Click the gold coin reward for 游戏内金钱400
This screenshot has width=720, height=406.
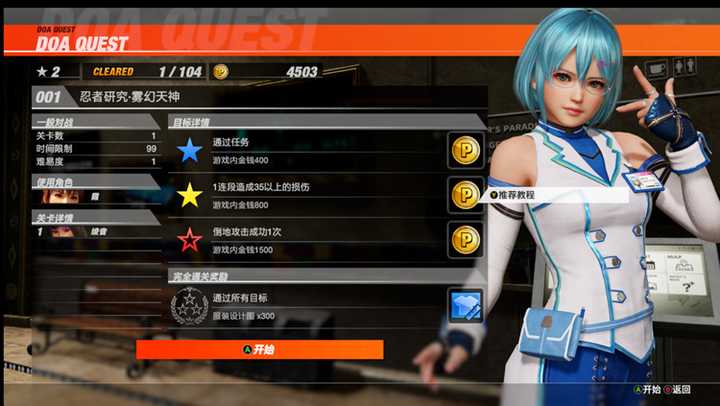[x=465, y=151]
